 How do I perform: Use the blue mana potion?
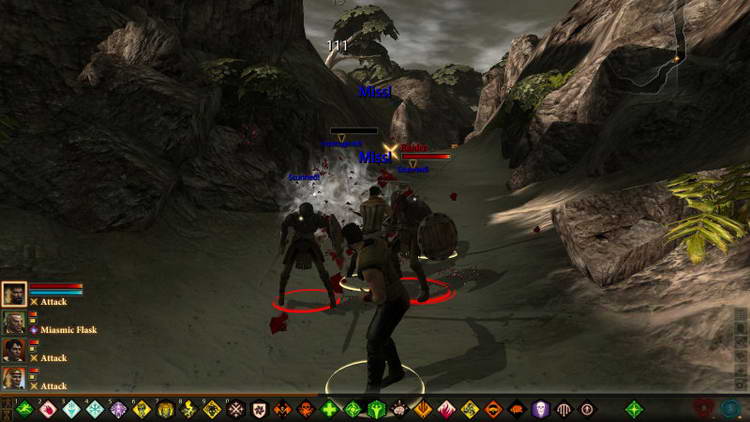click(x=732, y=409)
